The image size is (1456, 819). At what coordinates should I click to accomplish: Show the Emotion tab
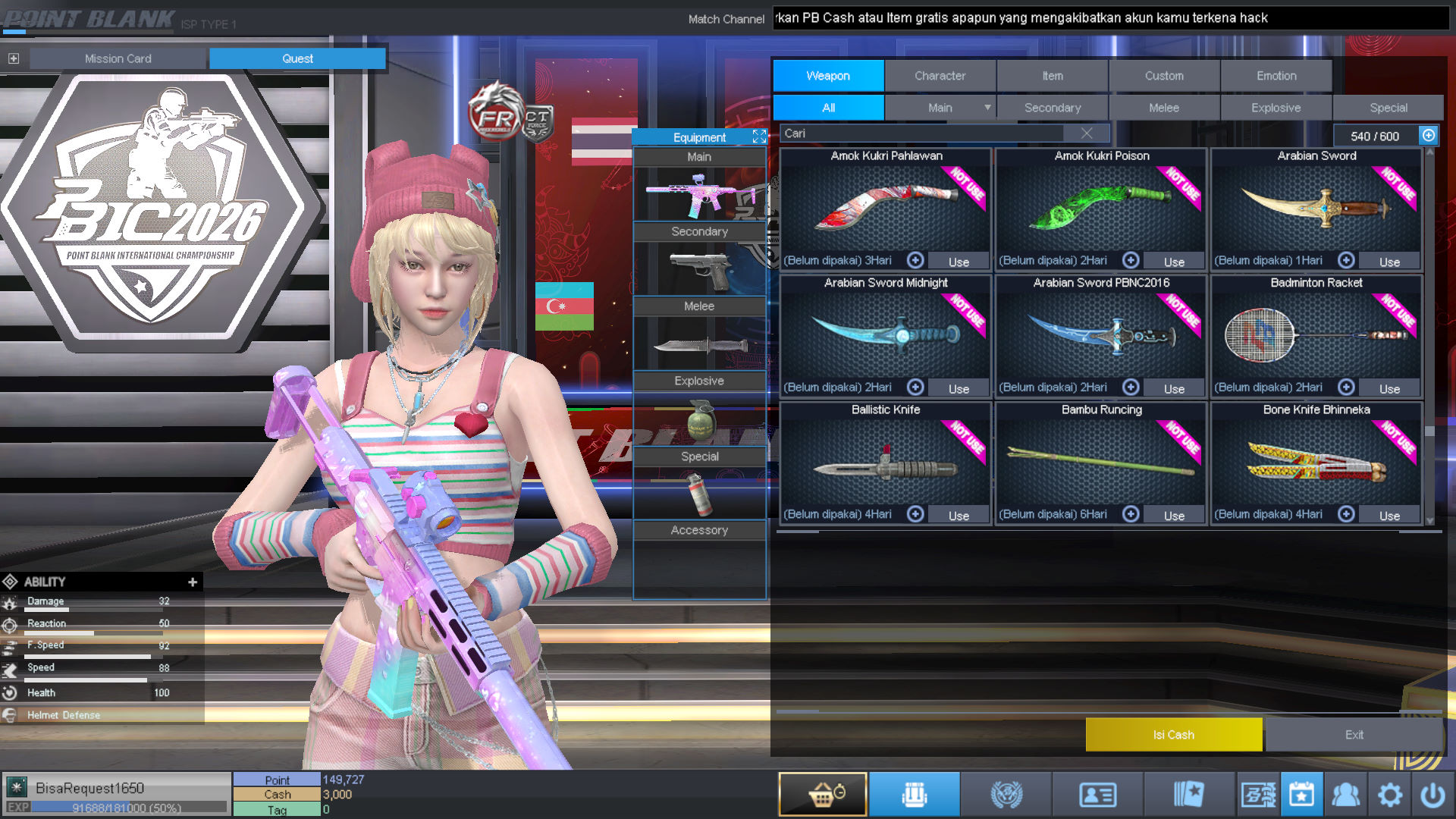click(1276, 76)
